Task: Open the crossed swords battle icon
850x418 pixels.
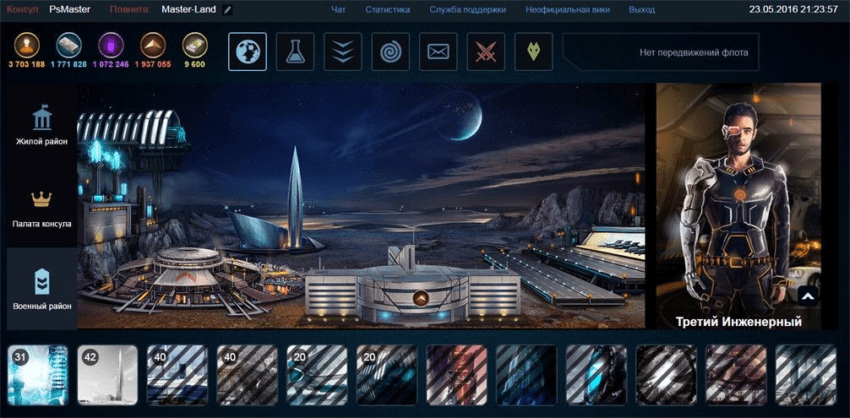Action: tap(486, 52)
